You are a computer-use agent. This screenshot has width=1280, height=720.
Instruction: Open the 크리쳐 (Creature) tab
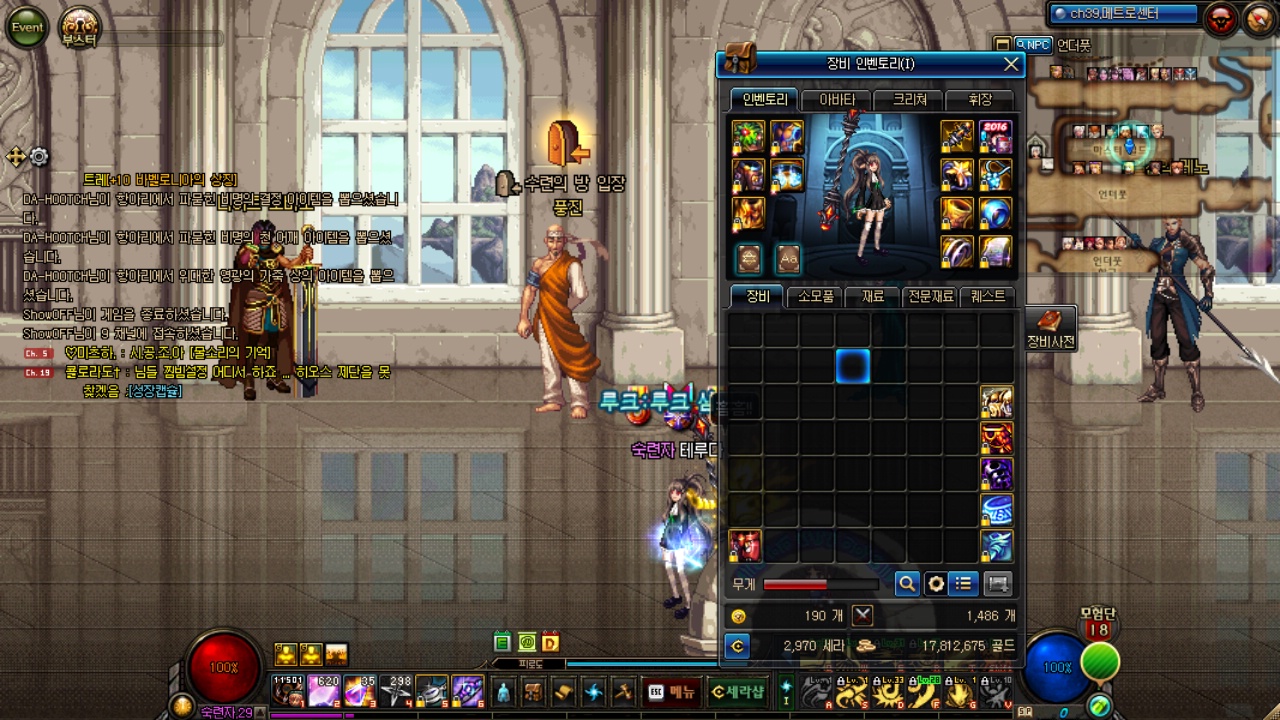point(909,100)
